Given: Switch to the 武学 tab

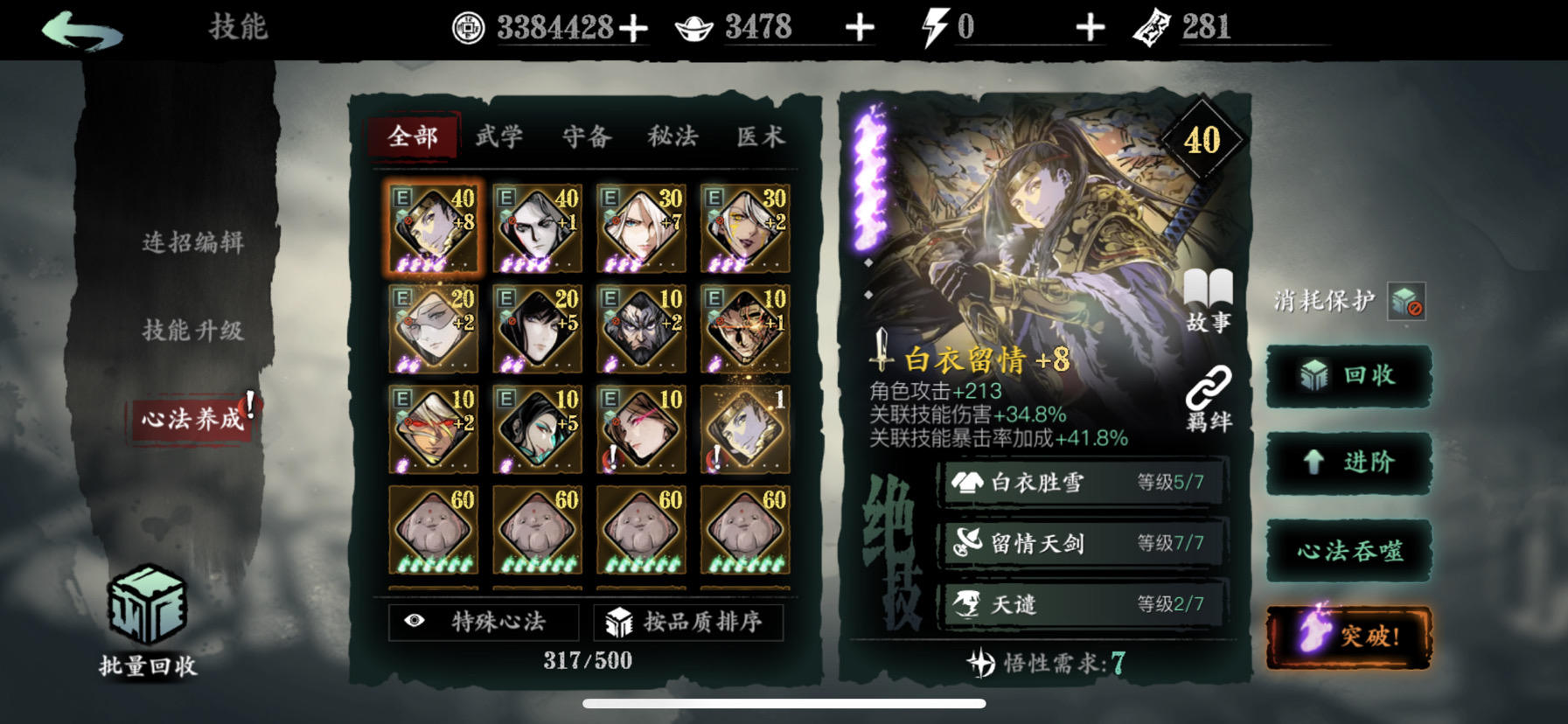Looking at the screenshot, I should [x=498, y=137].
